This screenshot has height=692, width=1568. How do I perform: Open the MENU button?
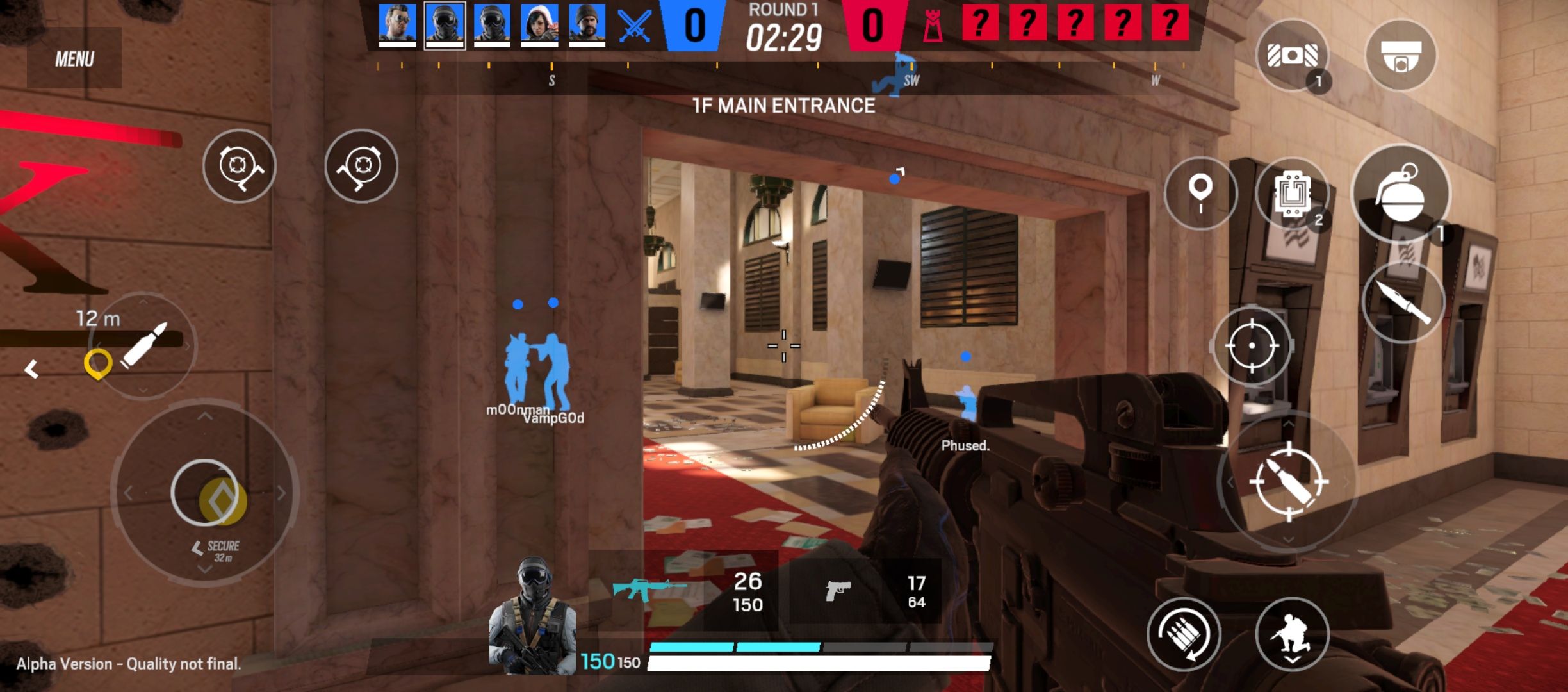[x=74, y=59]
